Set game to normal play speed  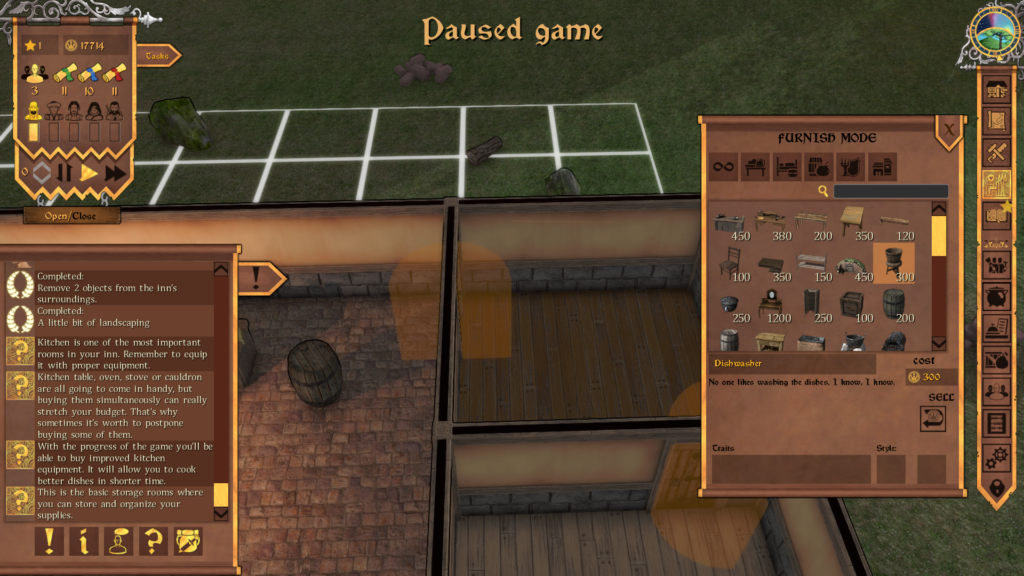(89, 173)
